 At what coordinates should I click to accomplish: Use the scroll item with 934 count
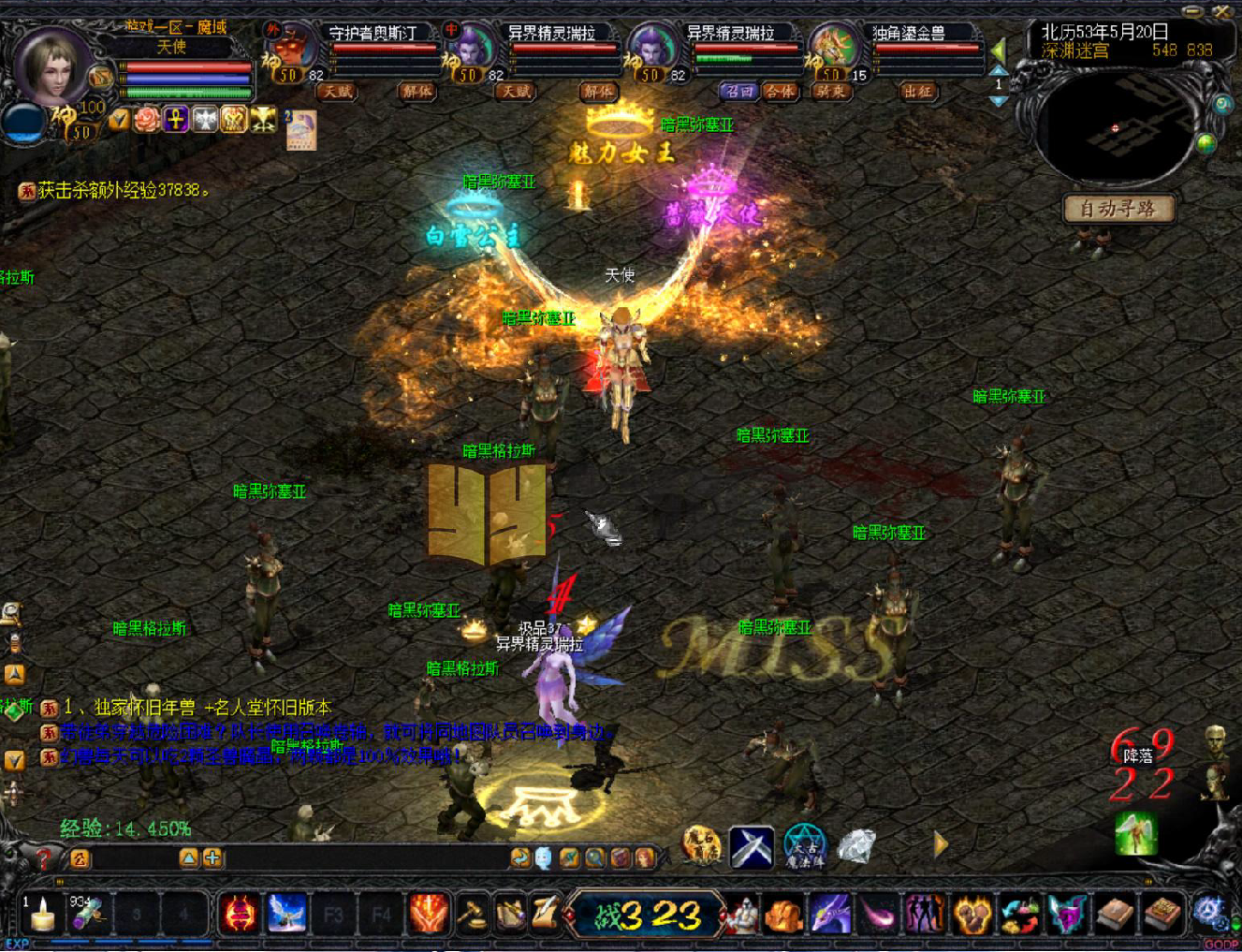coord(87,914)
